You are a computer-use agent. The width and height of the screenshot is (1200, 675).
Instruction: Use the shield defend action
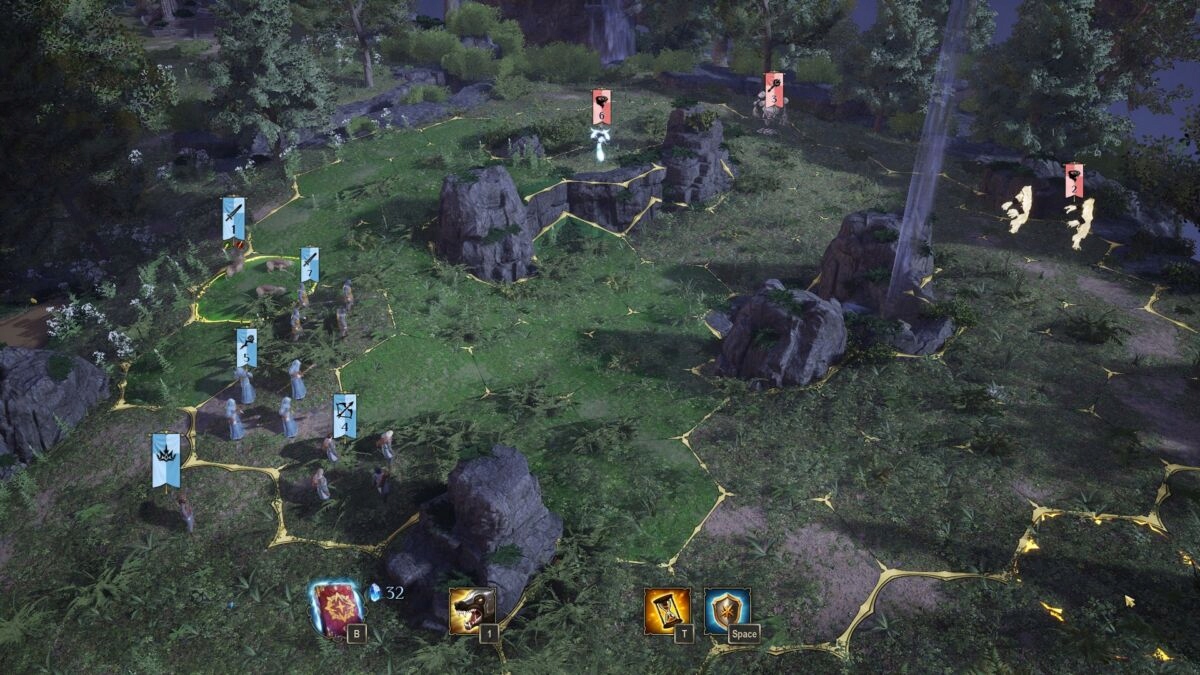727,610
